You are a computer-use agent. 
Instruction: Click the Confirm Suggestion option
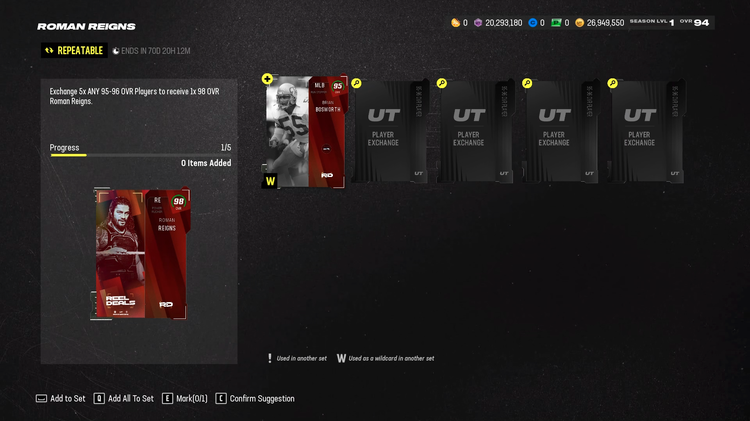pyautogui.click(x=262, y=398)
